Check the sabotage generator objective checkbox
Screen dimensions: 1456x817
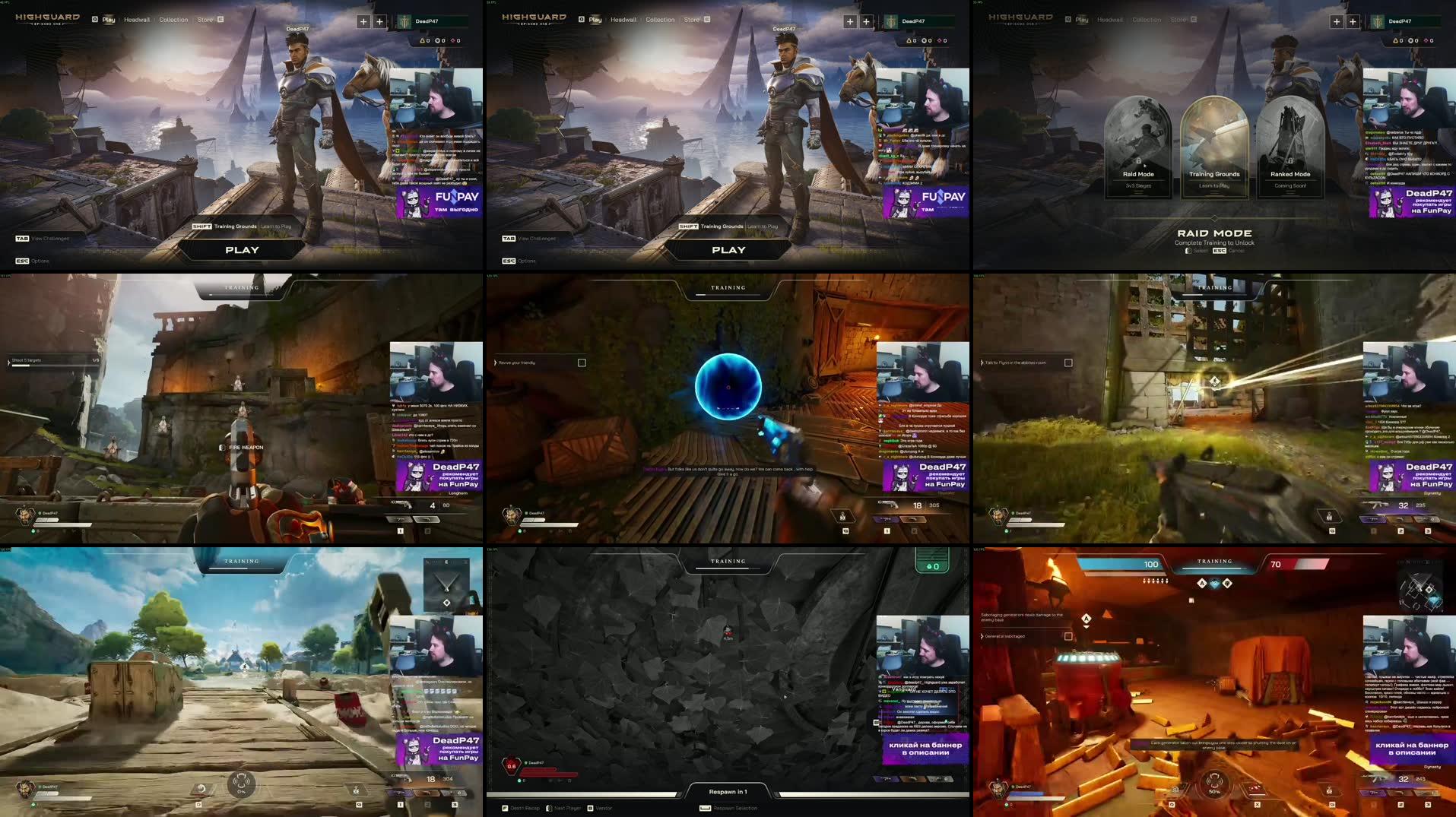1068,636
